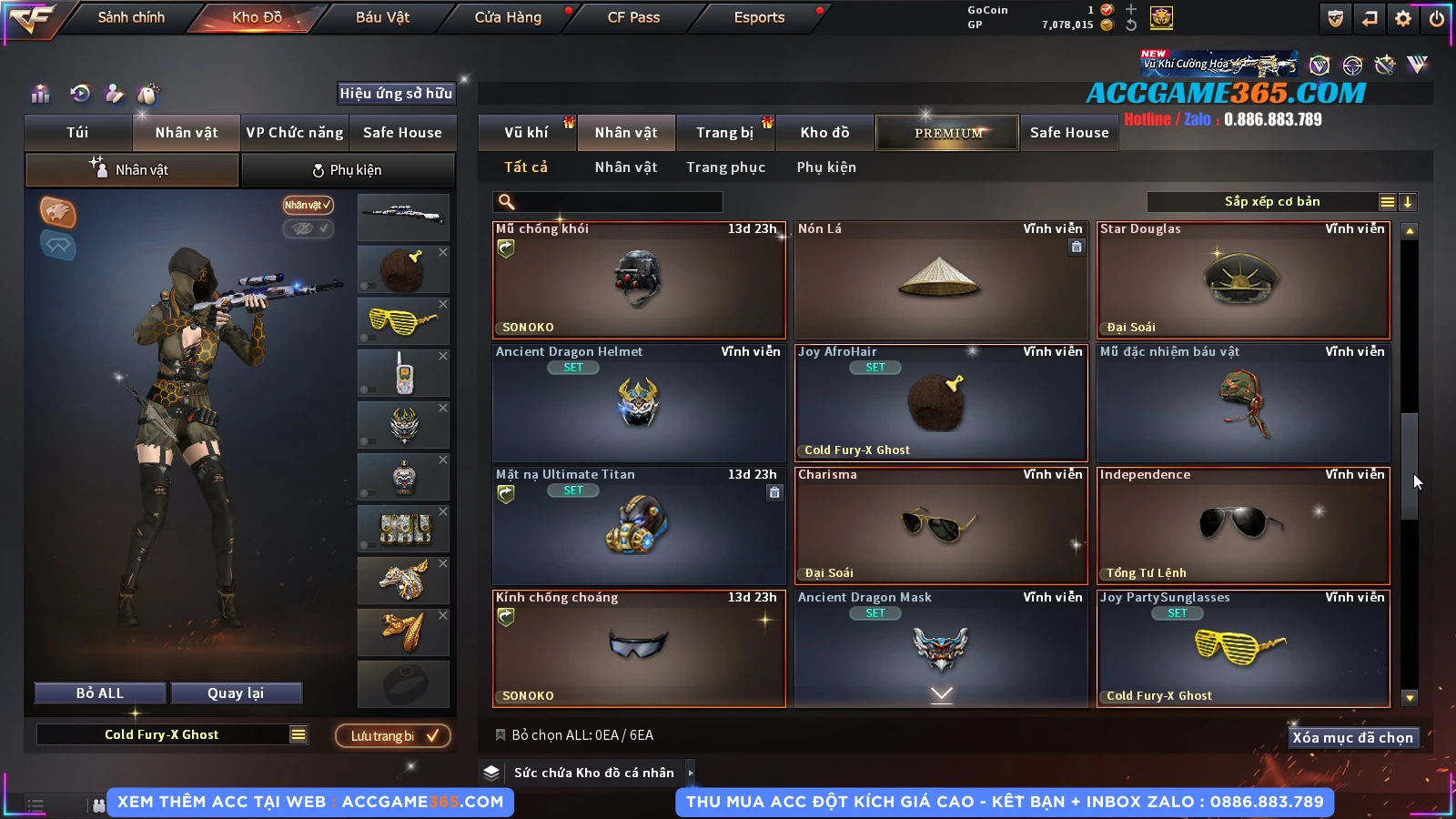Click Xóa mục đã chọn button
Viewport: 1456px width, 819px height.
(1352, 738)
